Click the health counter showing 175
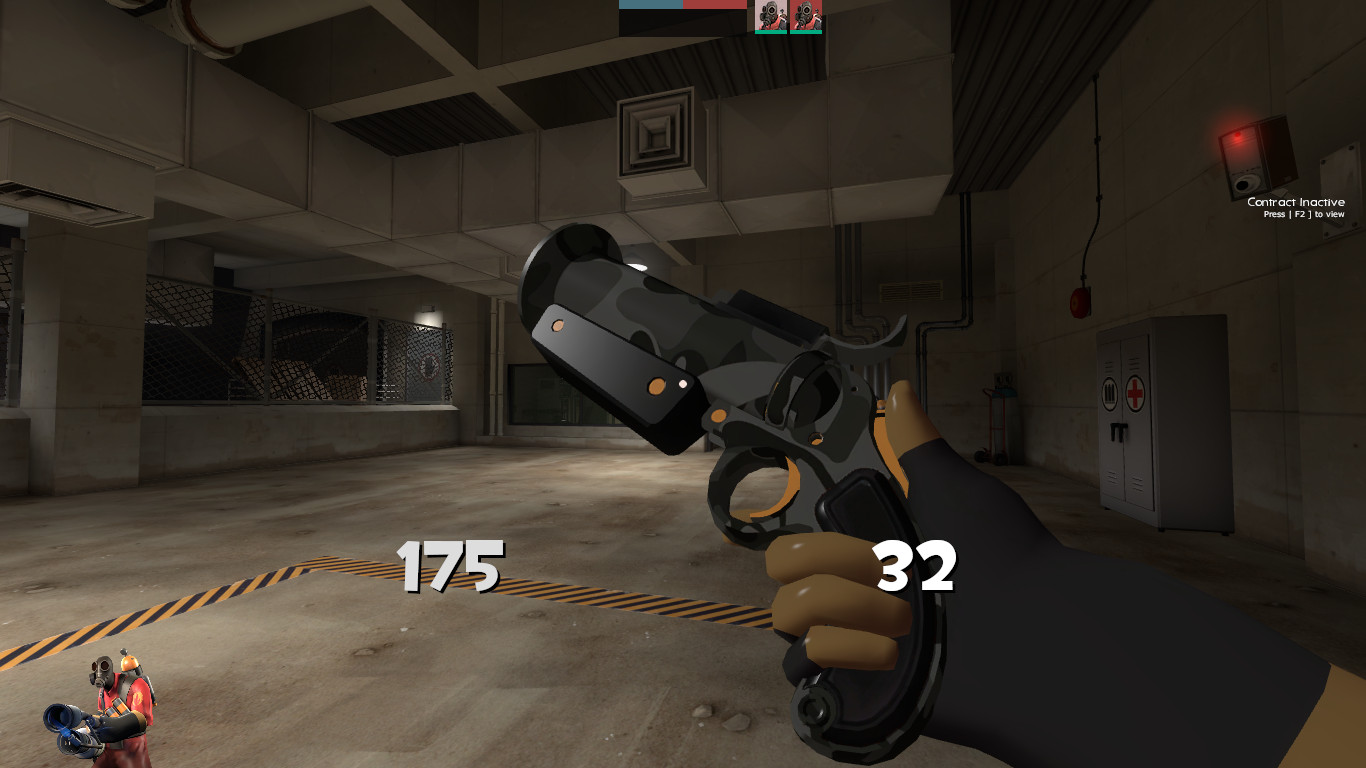The image size is (1366, 768). 450,566
